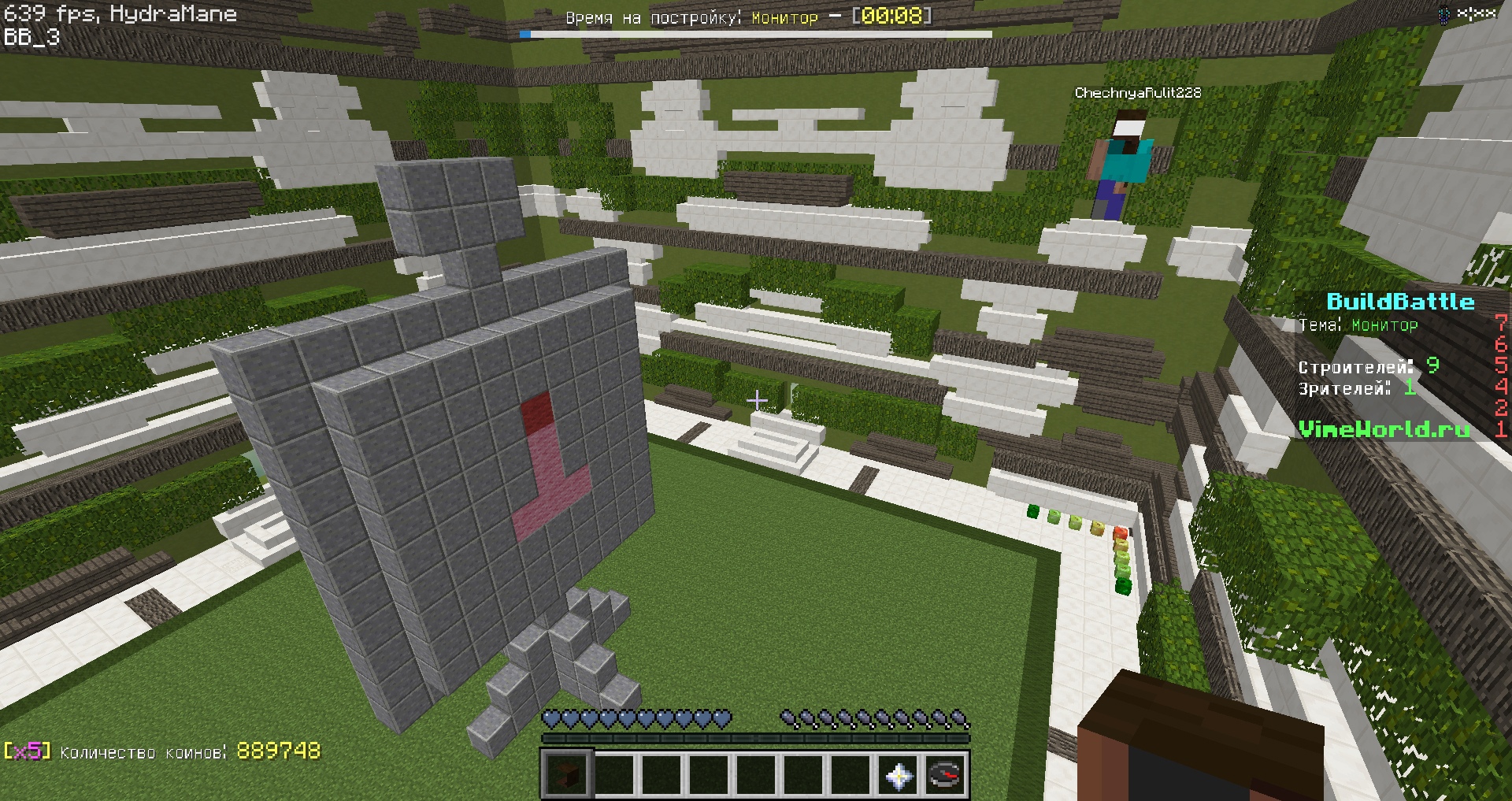
Task: Select the nether star hotbar slot
Action: click(899, 775)
